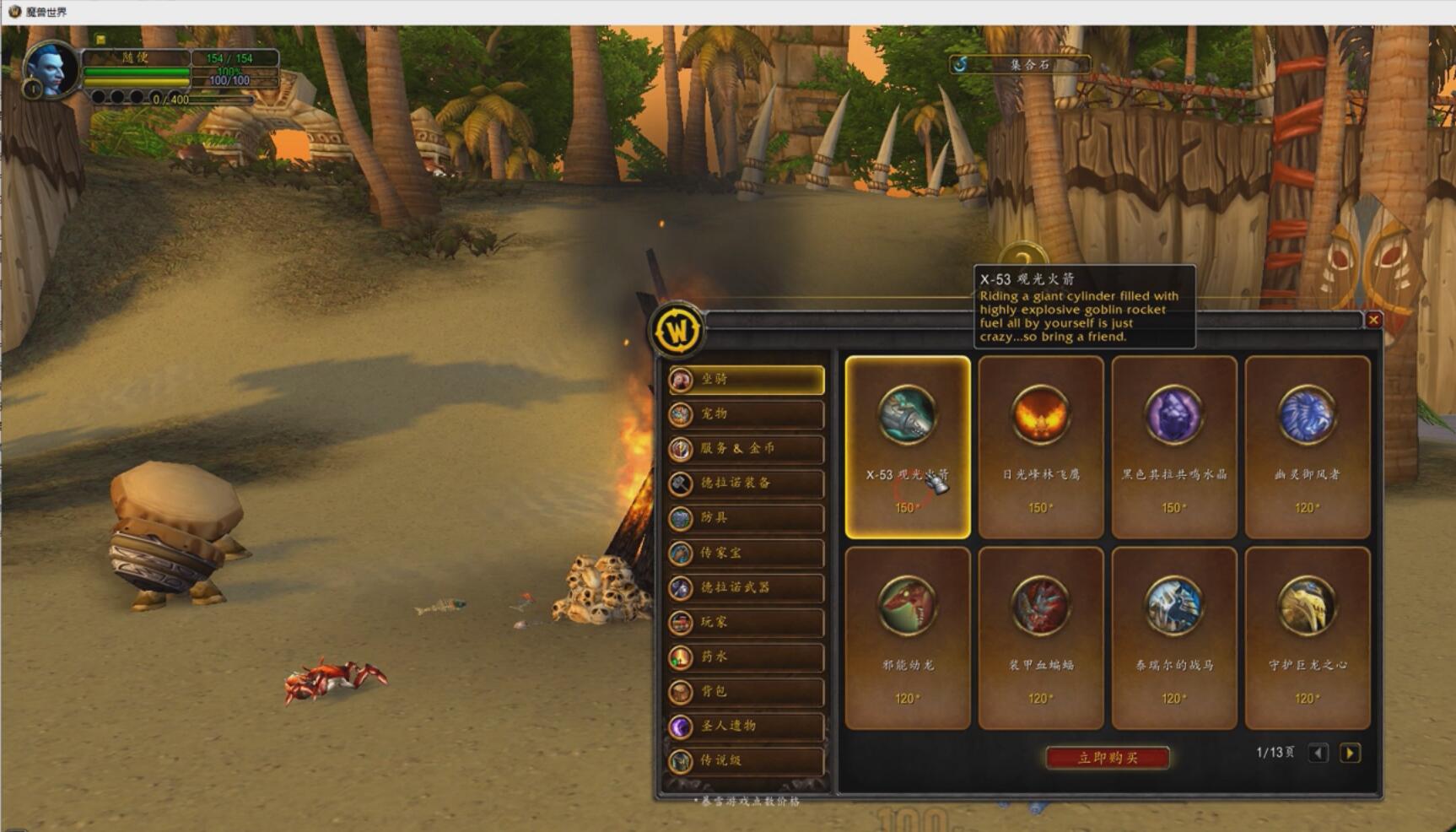Show the 防具 armor category

coord(747,518)
